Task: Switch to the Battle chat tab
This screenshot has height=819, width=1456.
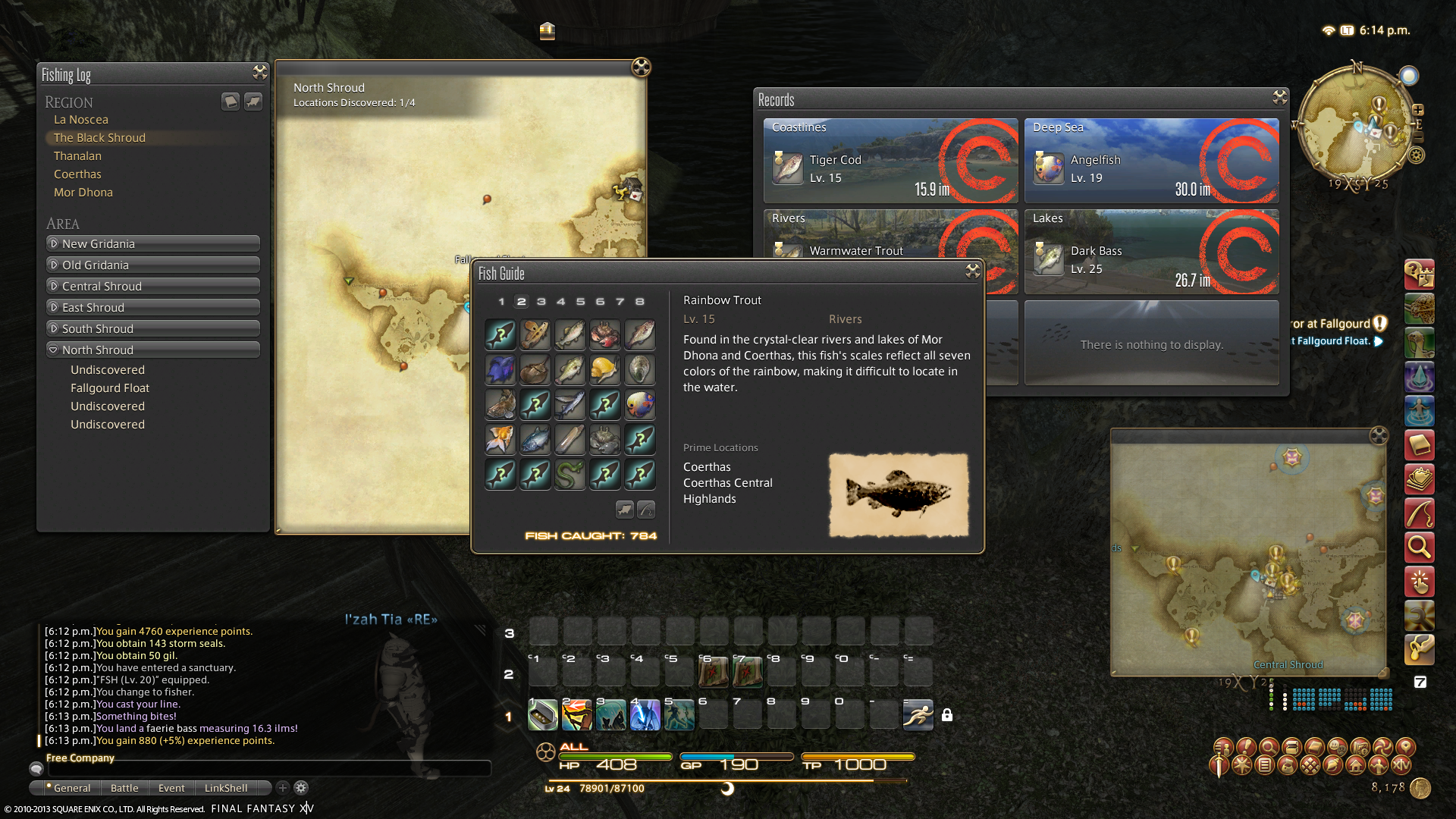Action: click(124, 788)
